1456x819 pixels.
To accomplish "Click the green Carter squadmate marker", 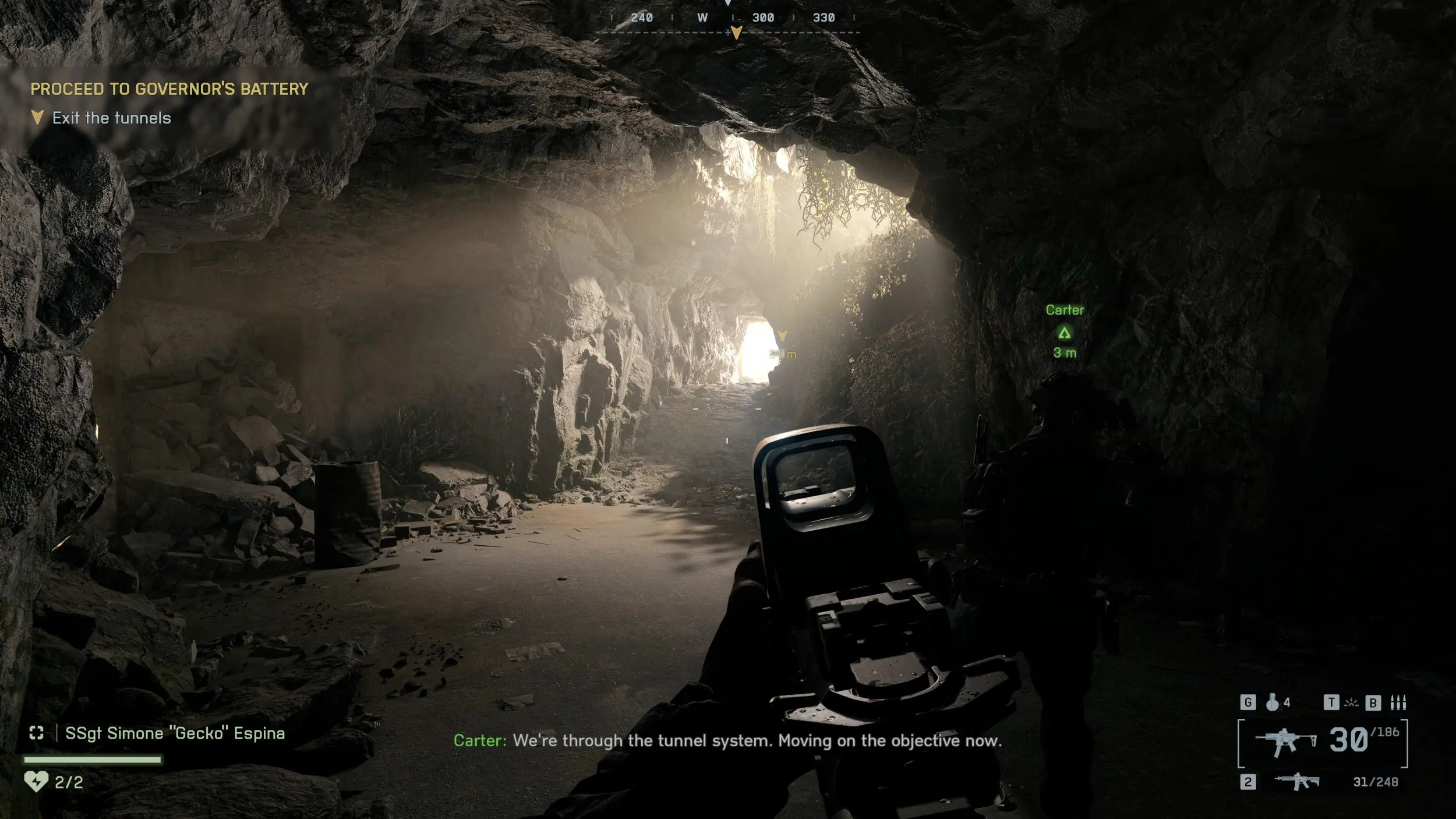I will pos(1064,333).
